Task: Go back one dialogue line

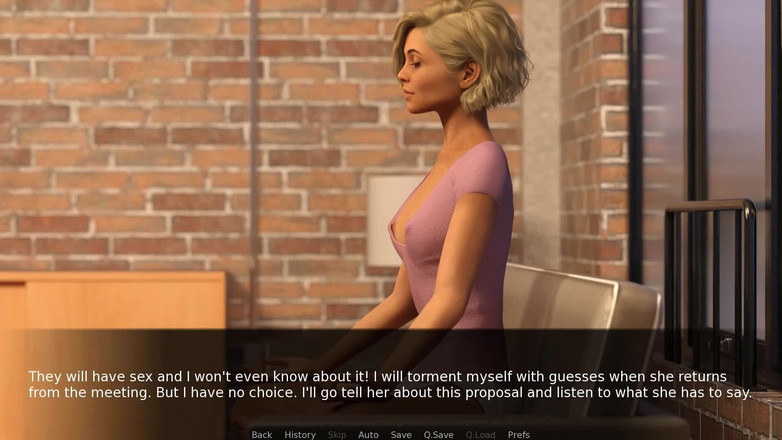Action: click(262, 434)
